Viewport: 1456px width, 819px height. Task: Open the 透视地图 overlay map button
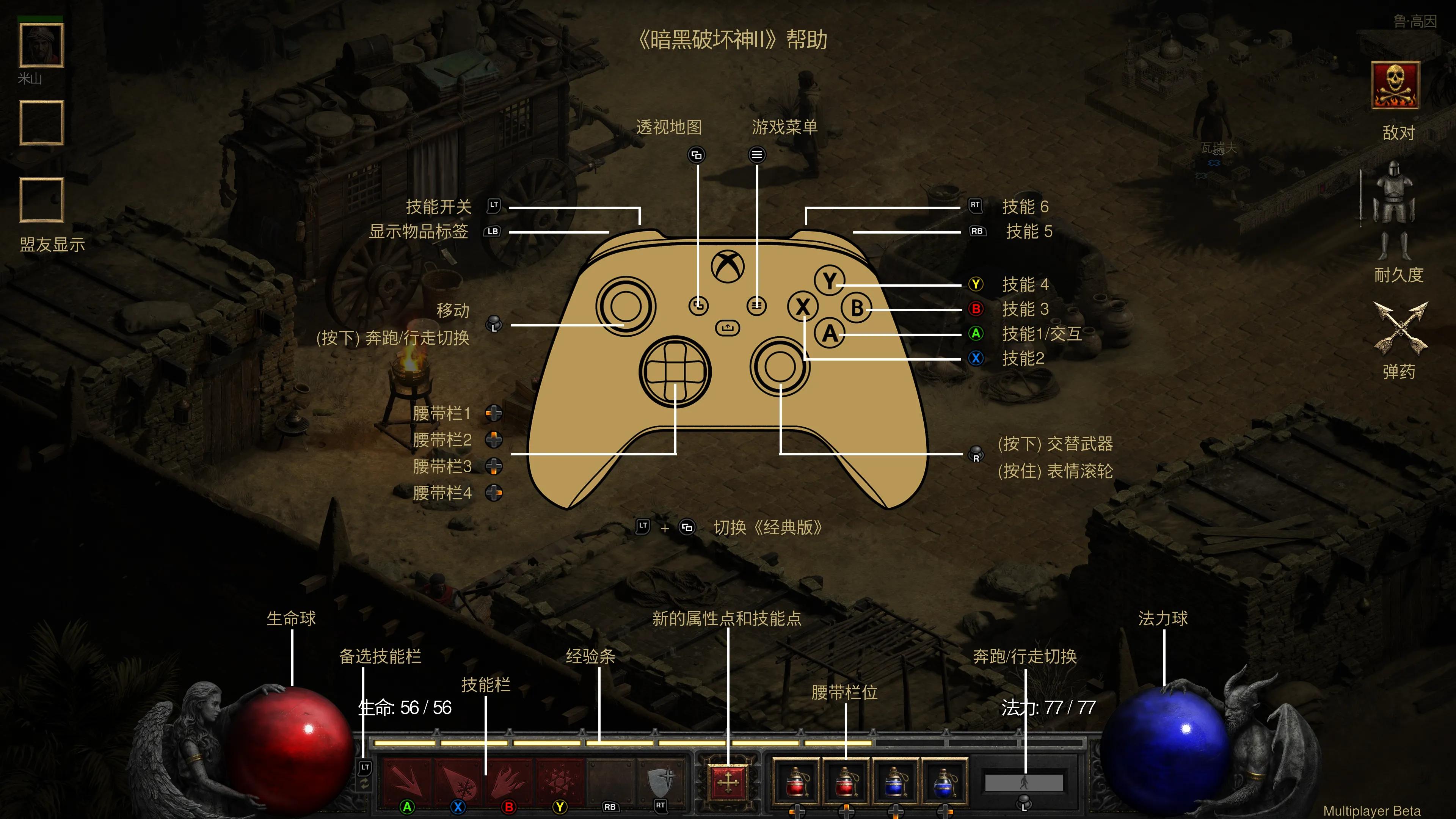(697, 154)
